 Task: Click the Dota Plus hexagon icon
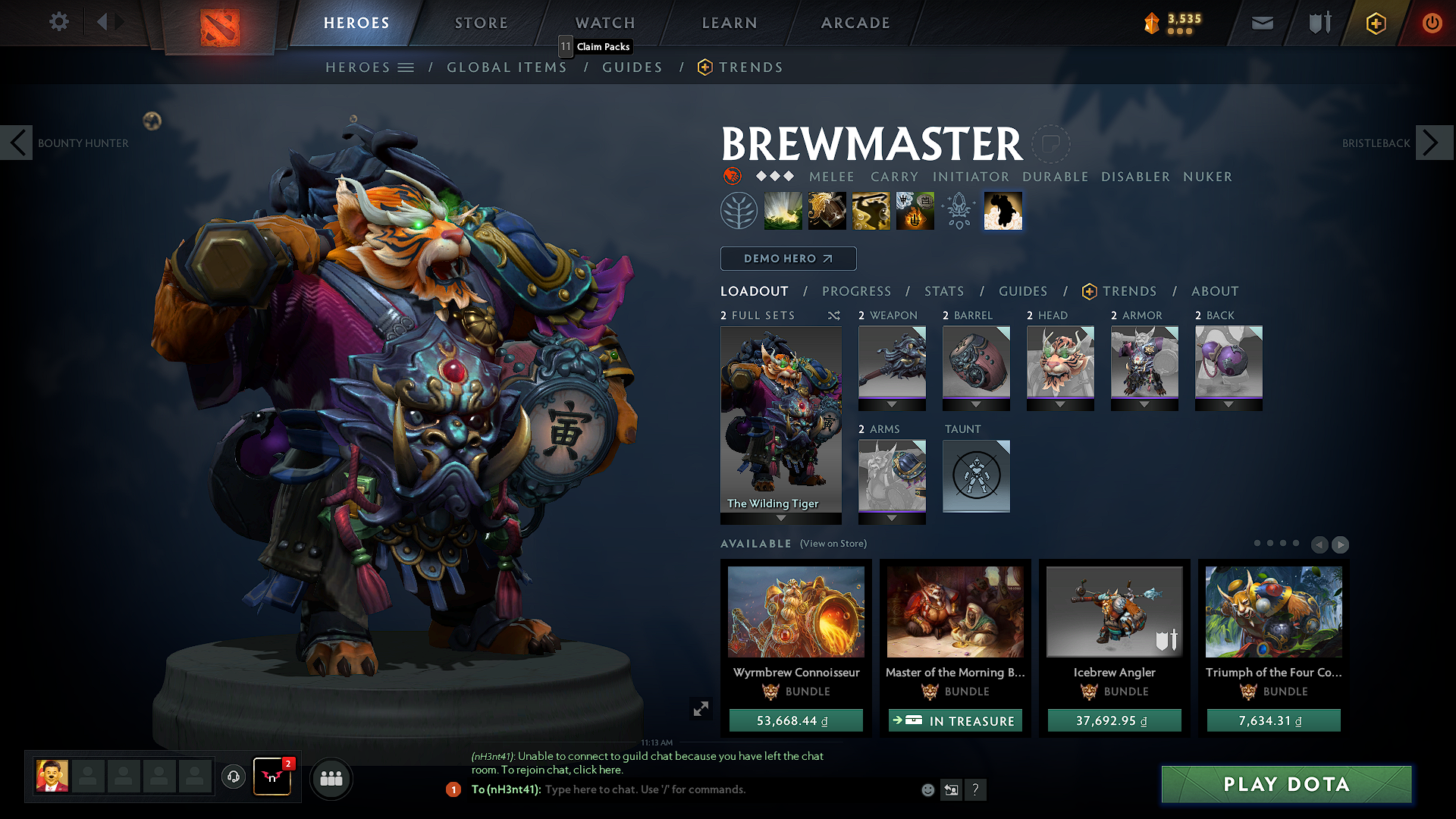[1376, 23]
